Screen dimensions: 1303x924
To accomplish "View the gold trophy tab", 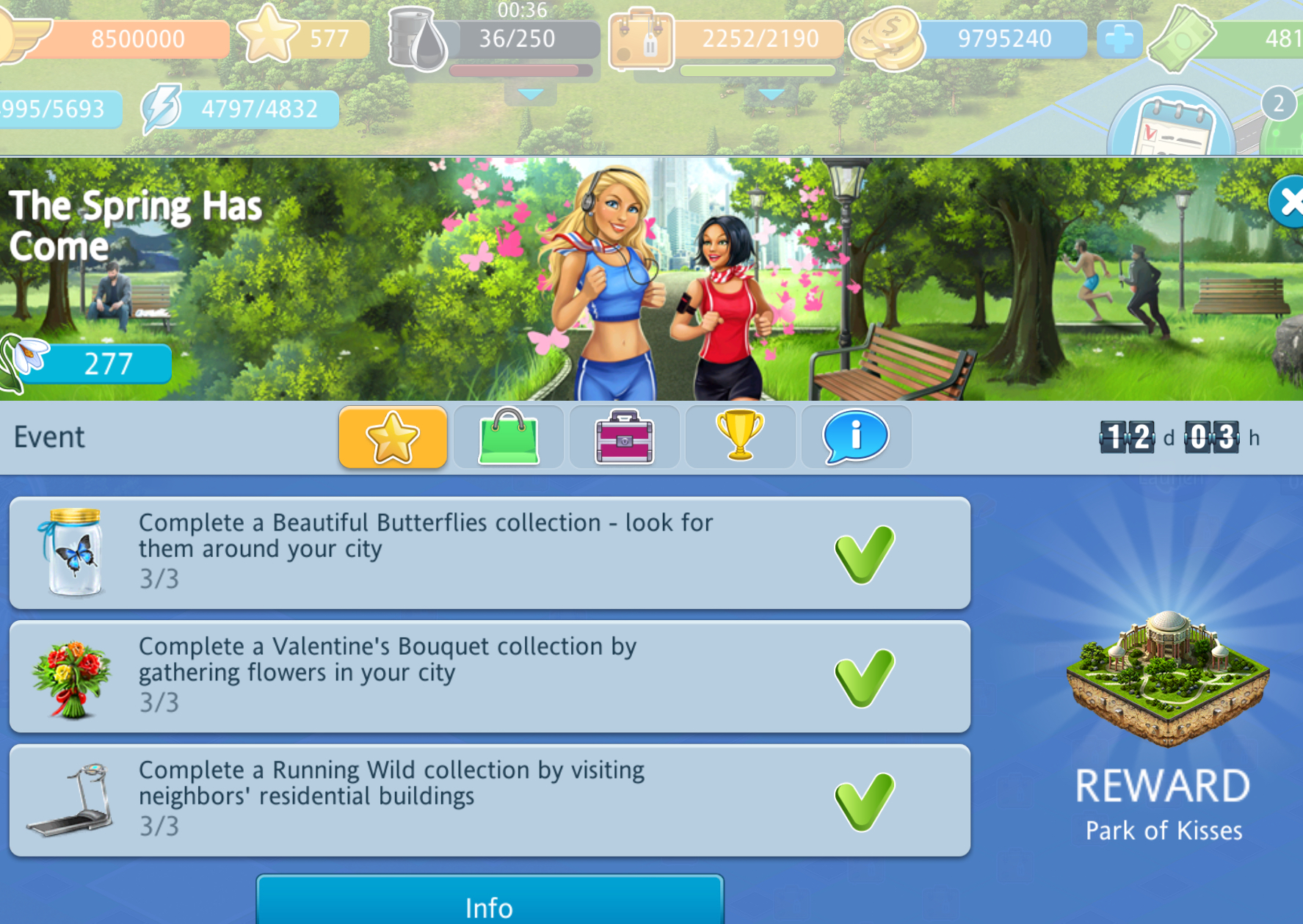I will [740, 437].
